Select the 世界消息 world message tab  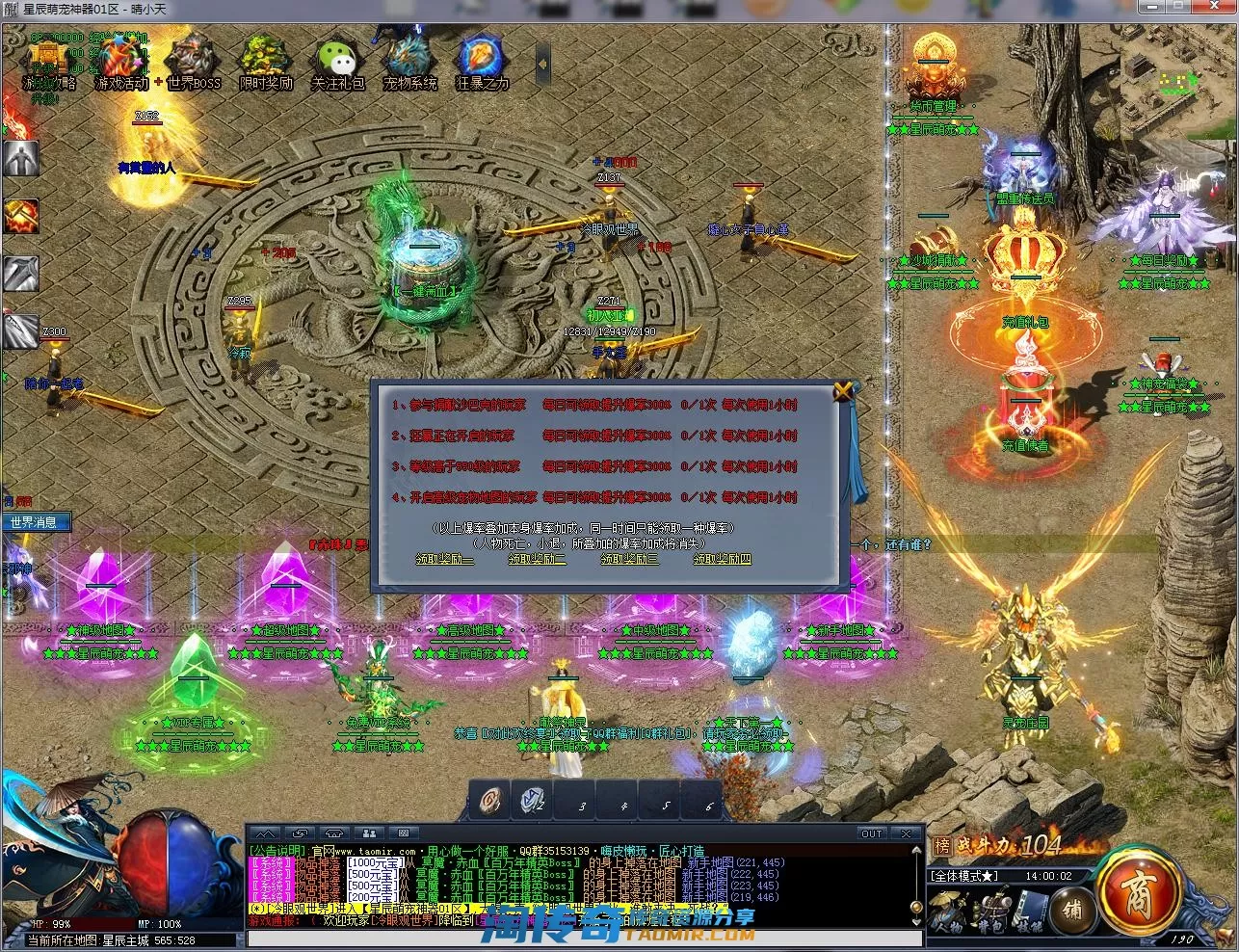click(x=35, y=523)
